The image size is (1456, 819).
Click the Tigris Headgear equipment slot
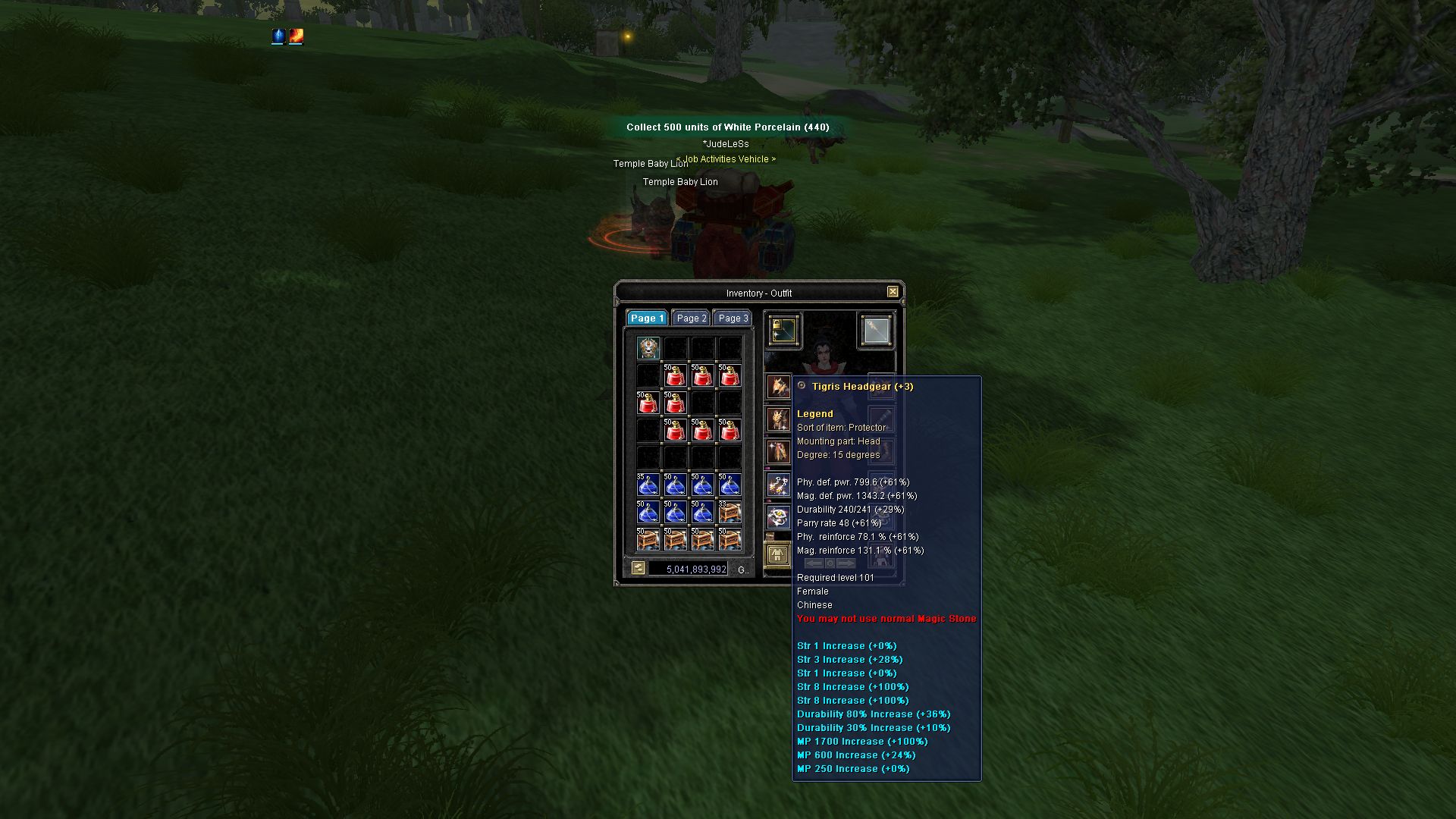tap(778, 386)
